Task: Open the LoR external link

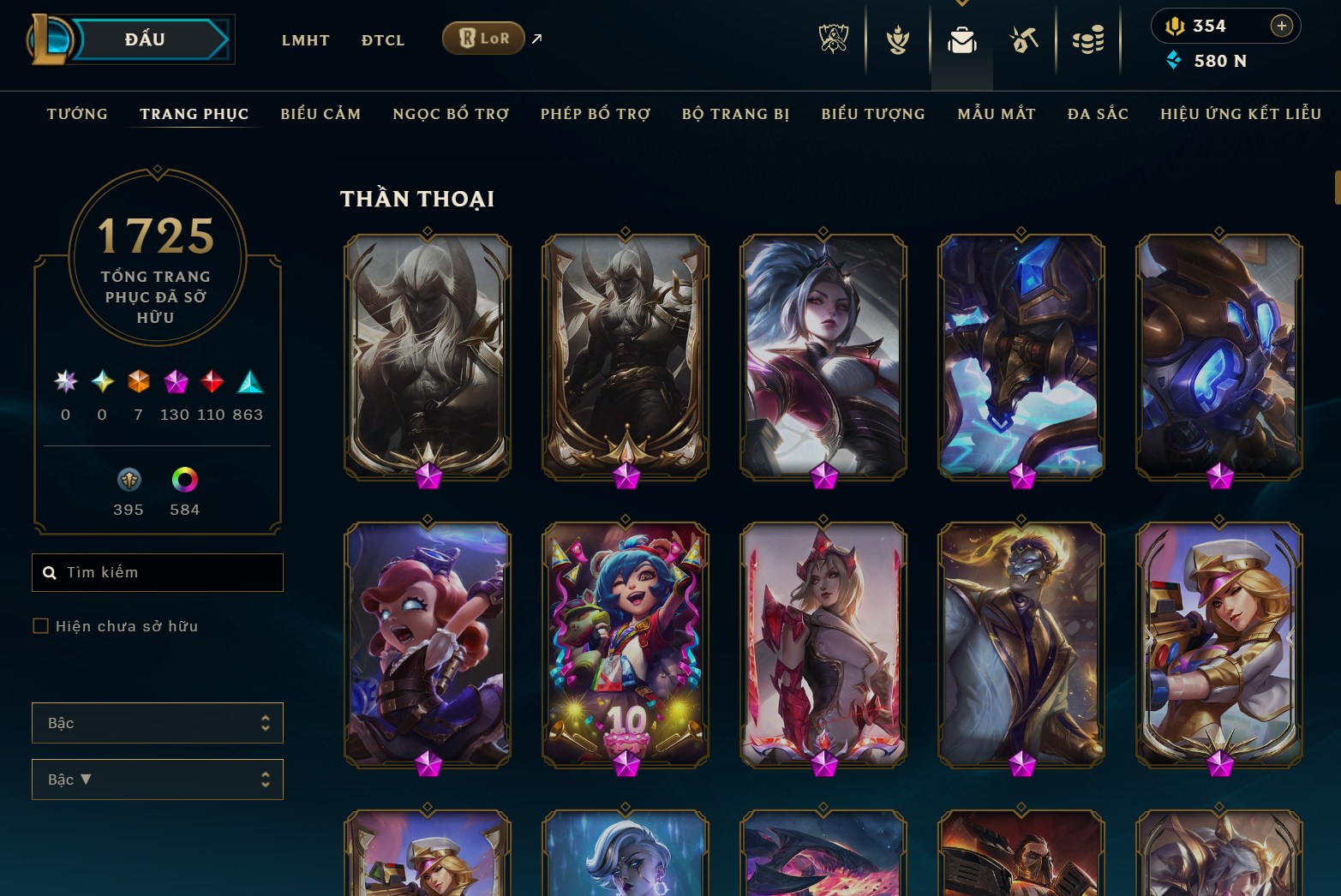Action: click(x=483, y=38)
